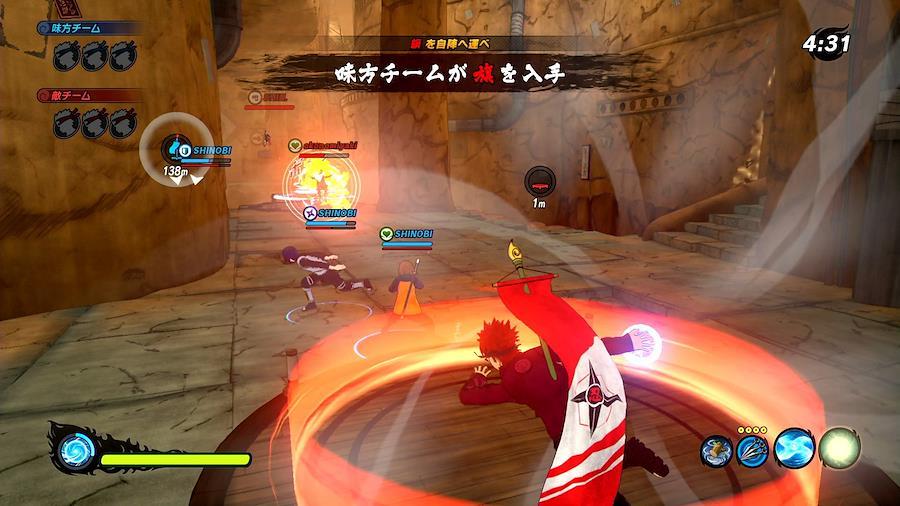Select the kunai throwing tool icon
Viewport: 900px width, 506px height.
(x=754, y=450)
